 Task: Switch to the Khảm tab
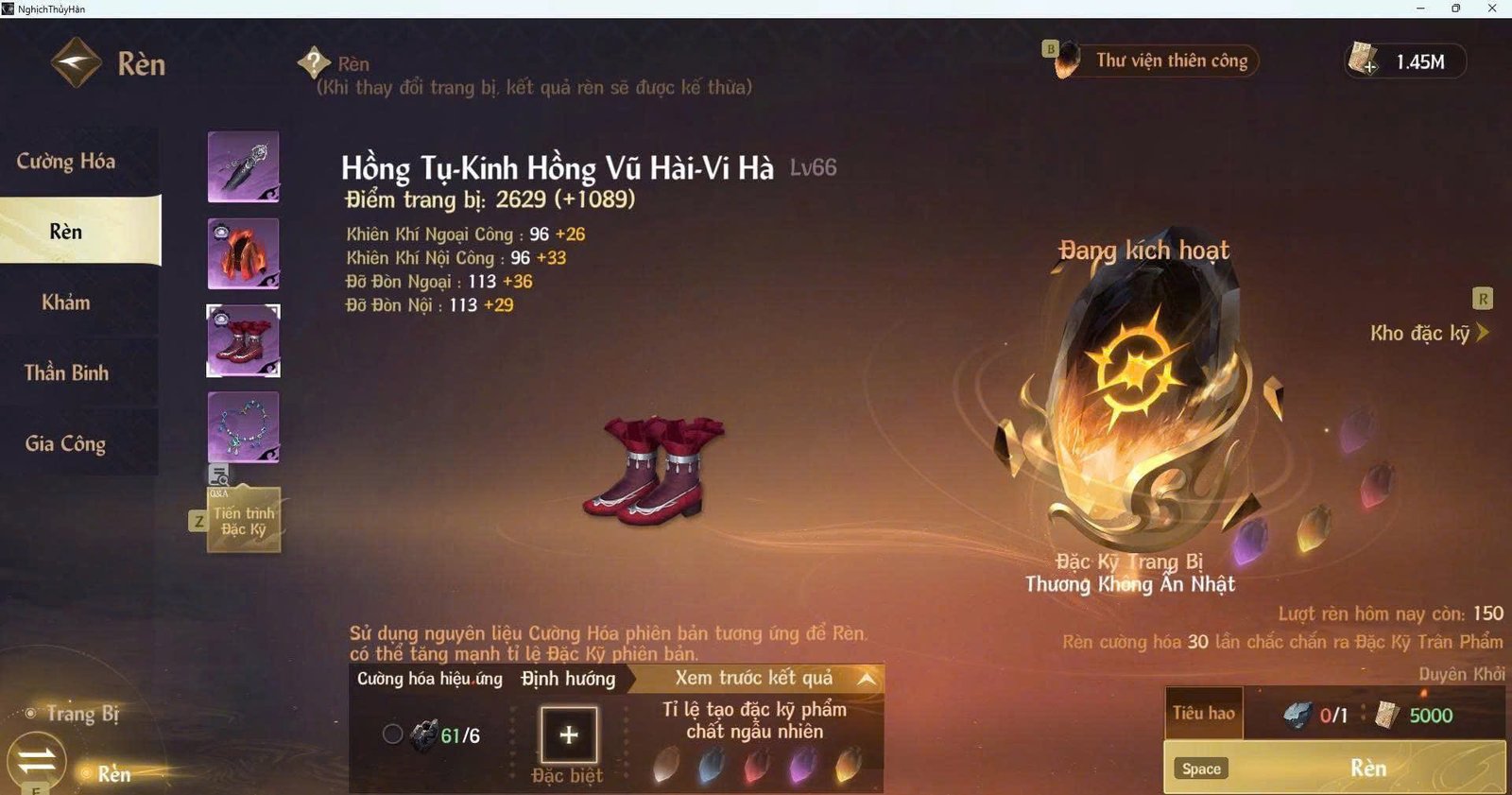click(66, 302)
